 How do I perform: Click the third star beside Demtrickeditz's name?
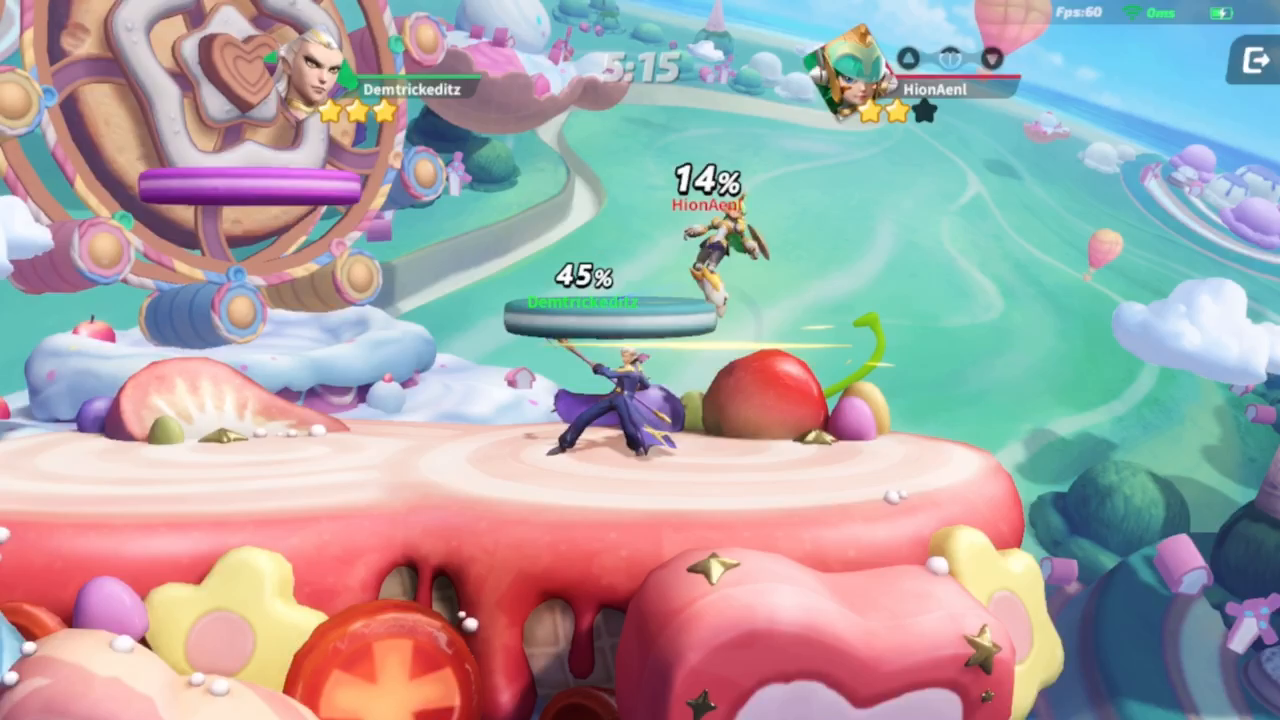(384, 112)
